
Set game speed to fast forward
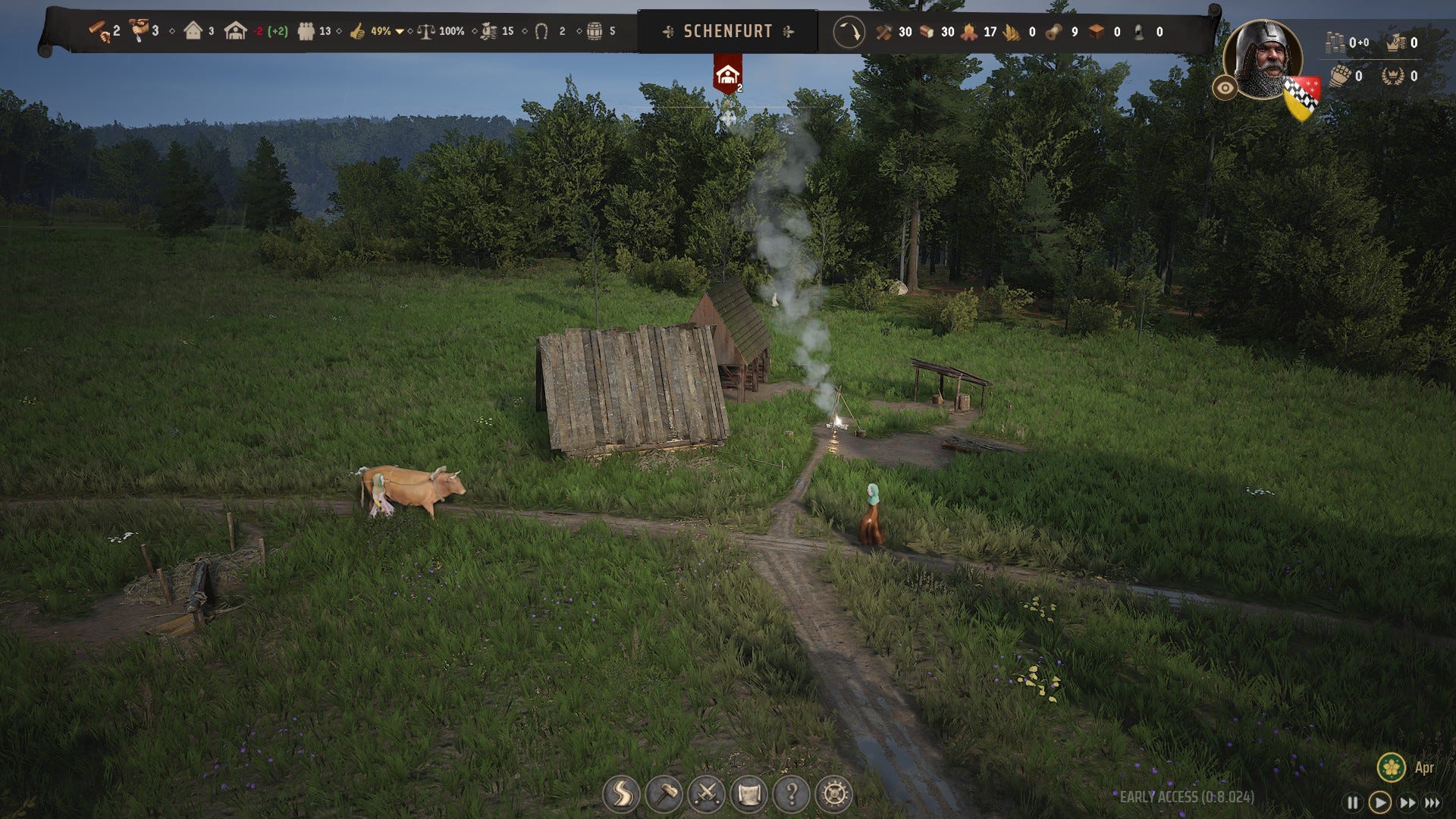click(x=1407, y=802)
